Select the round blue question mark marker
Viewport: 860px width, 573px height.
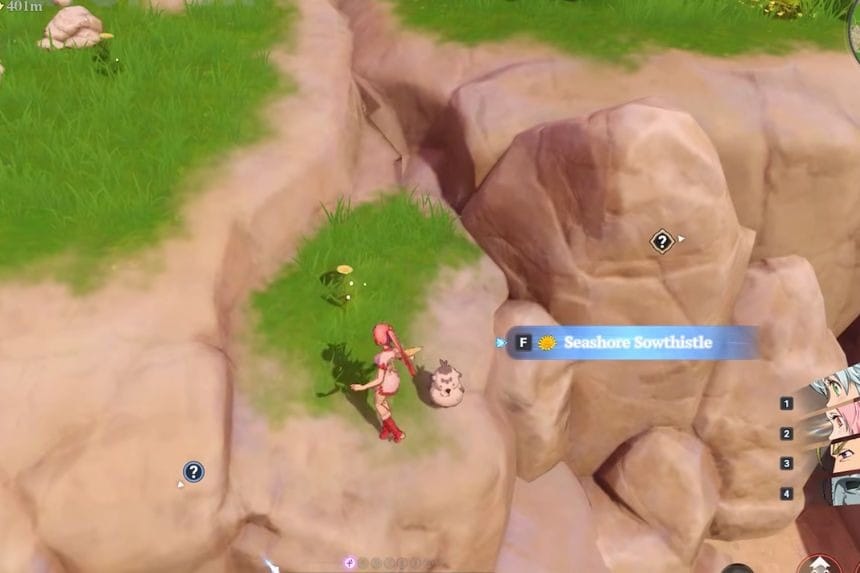(x=194, y=472)
